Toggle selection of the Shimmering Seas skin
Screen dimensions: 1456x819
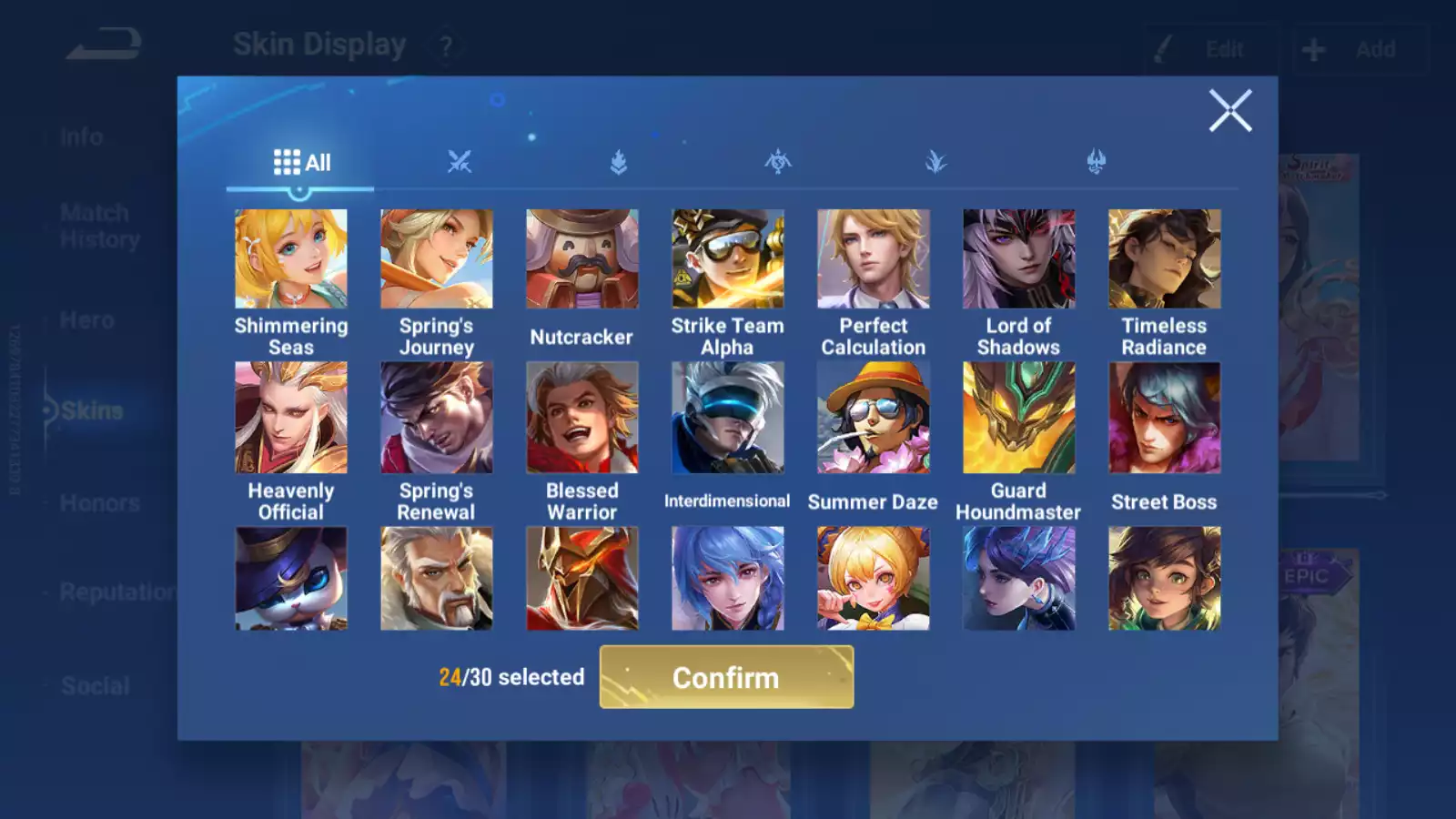coord(290,258)
